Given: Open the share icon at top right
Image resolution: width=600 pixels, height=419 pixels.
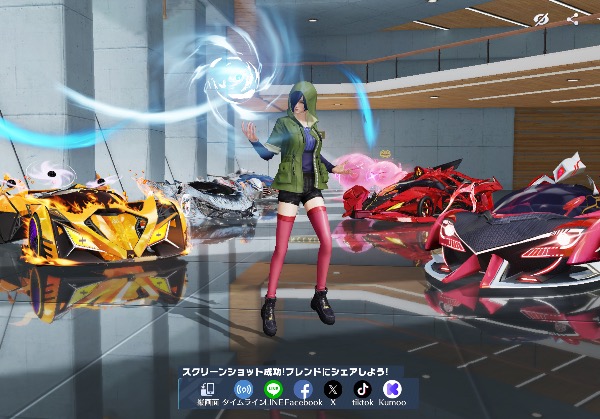Looking at the screenshot, I should coord(572,18).
